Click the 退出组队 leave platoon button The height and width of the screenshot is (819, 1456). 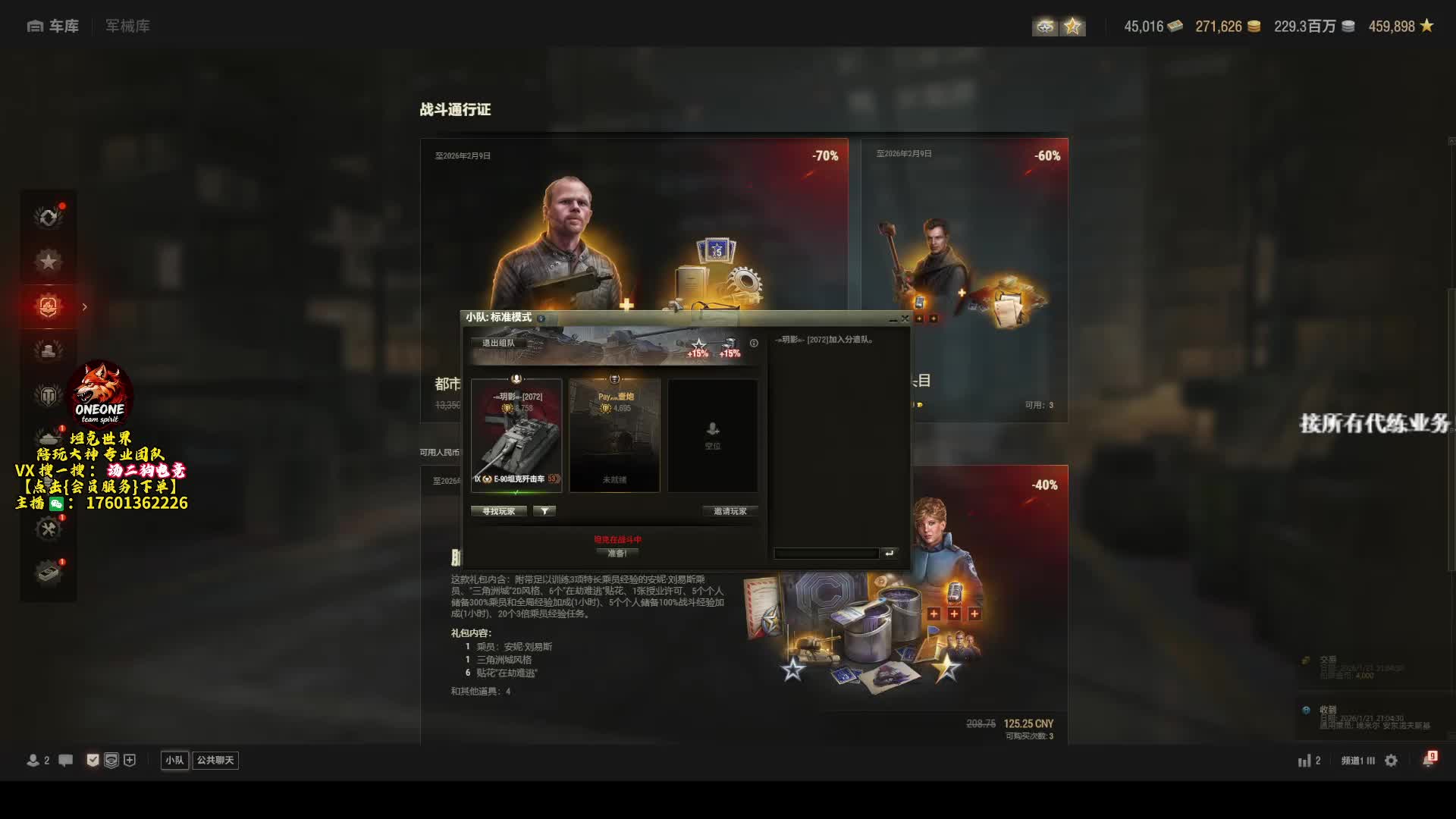(498, 343)
